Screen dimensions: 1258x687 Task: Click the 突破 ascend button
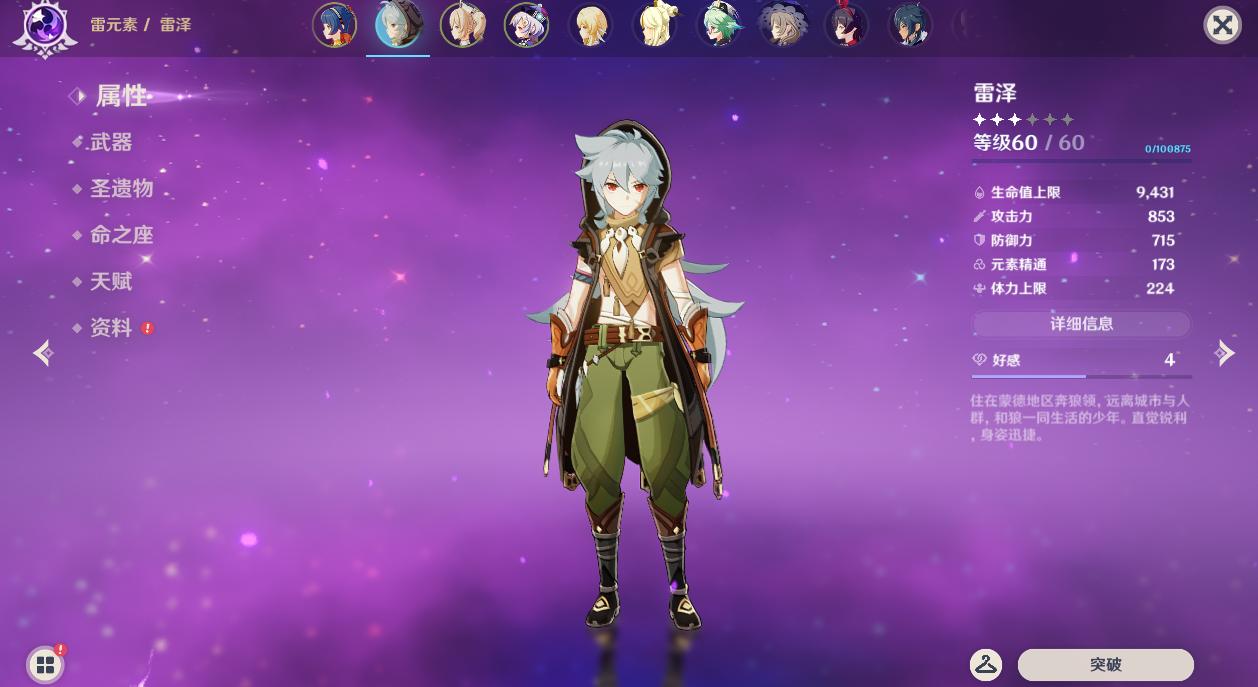(1105, 664)
